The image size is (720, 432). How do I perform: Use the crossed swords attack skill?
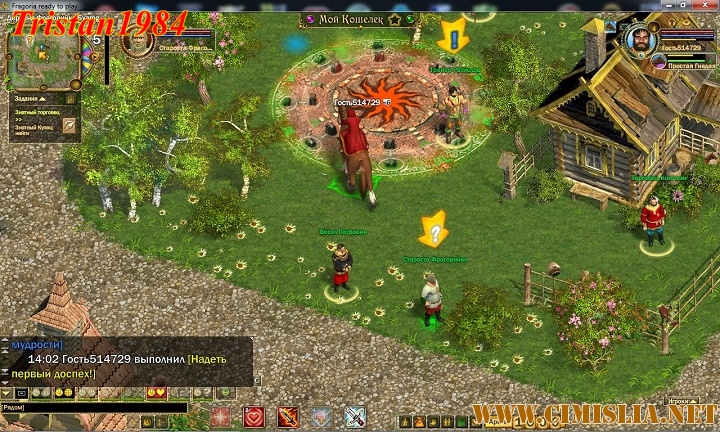pos(355,417)
